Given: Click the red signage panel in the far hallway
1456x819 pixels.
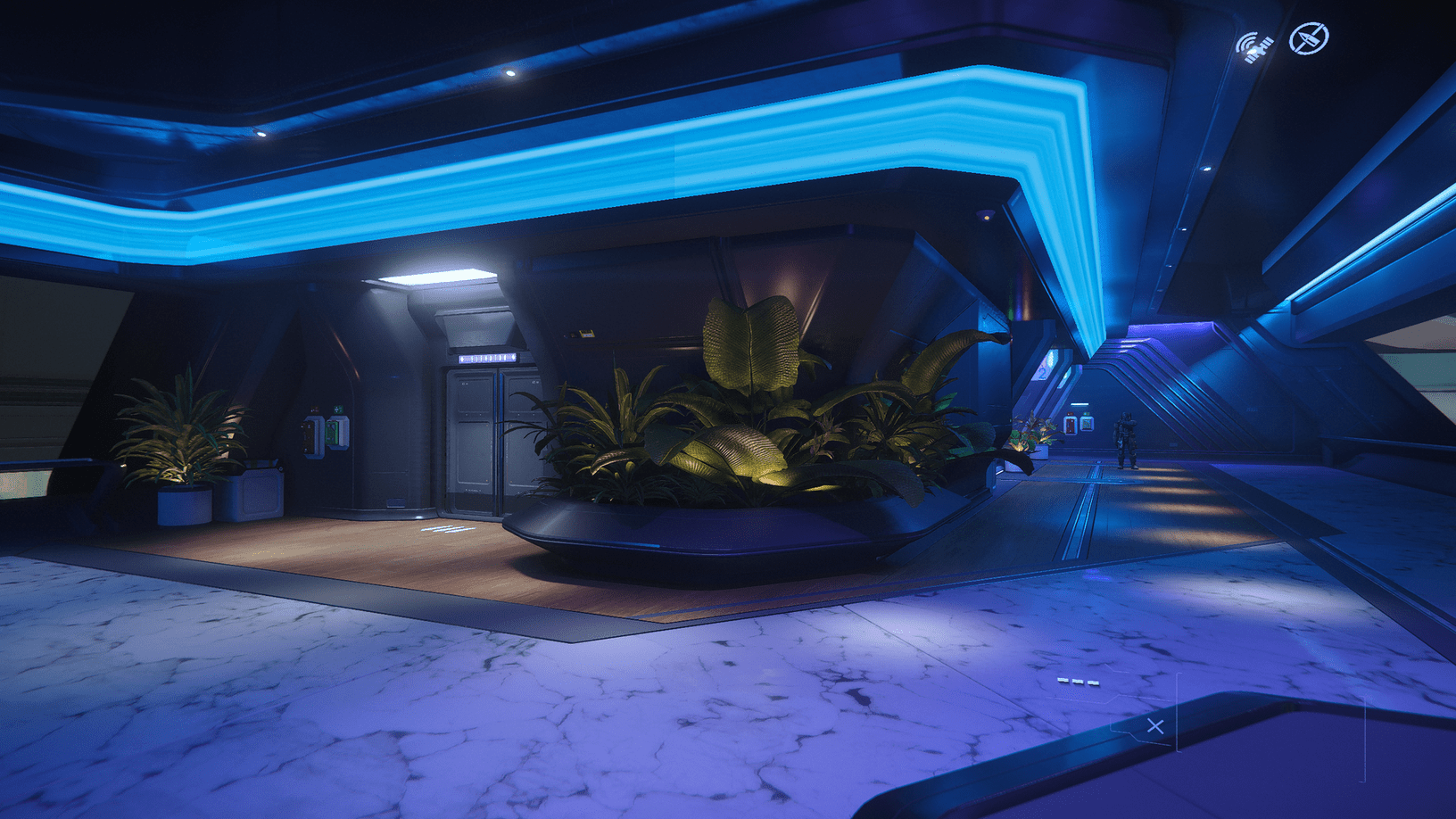Looking at the screenshot, I should coord(1071,425).
